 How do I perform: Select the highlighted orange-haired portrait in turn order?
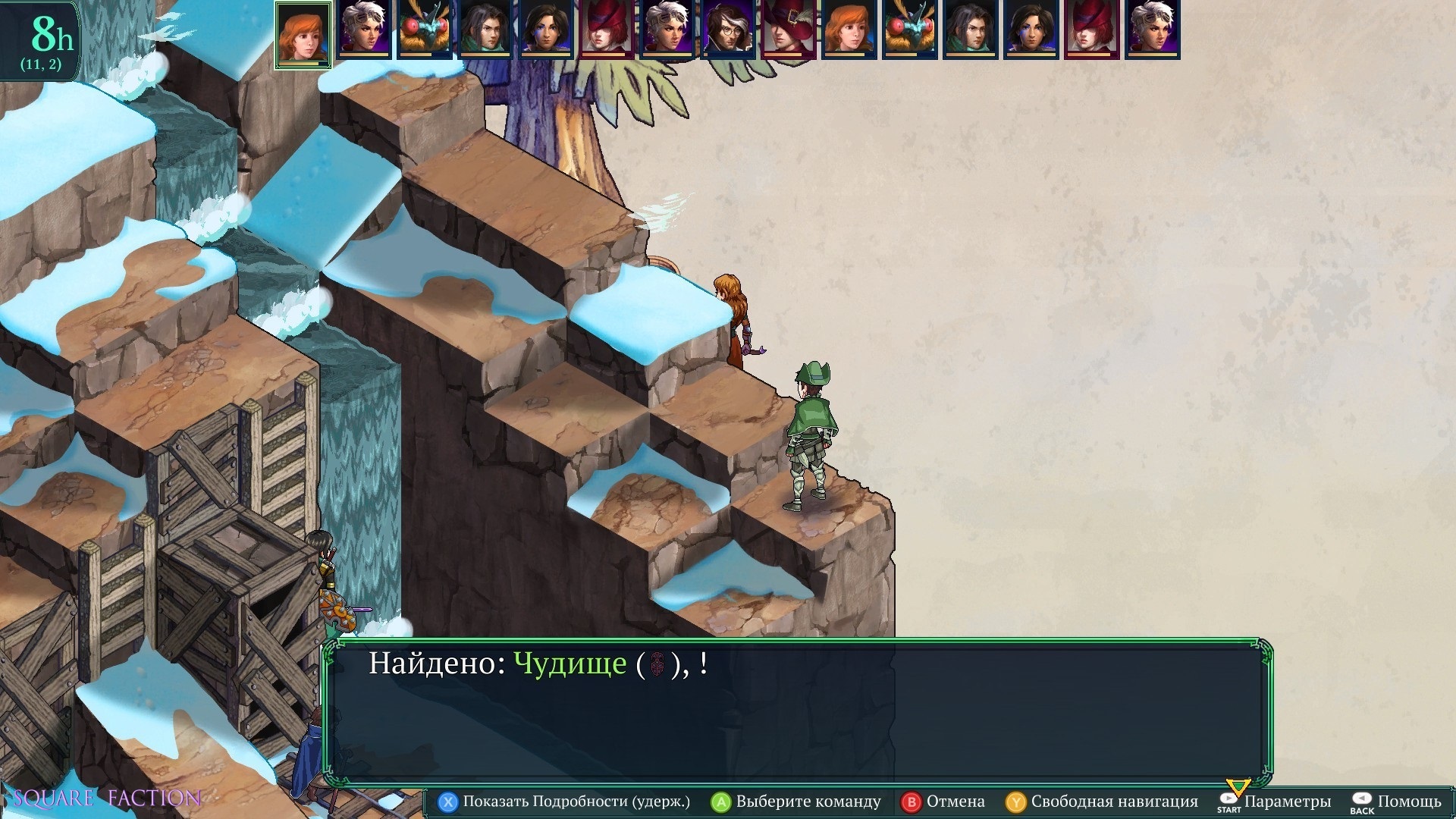(x=303, y=33)
